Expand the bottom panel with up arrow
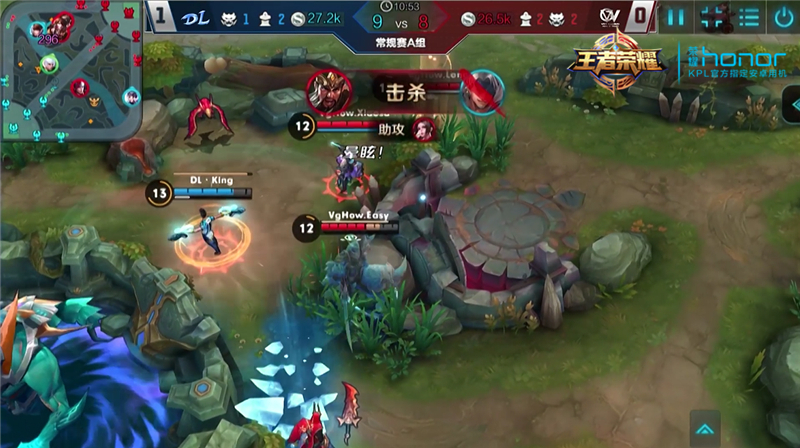 click(704, 423)
